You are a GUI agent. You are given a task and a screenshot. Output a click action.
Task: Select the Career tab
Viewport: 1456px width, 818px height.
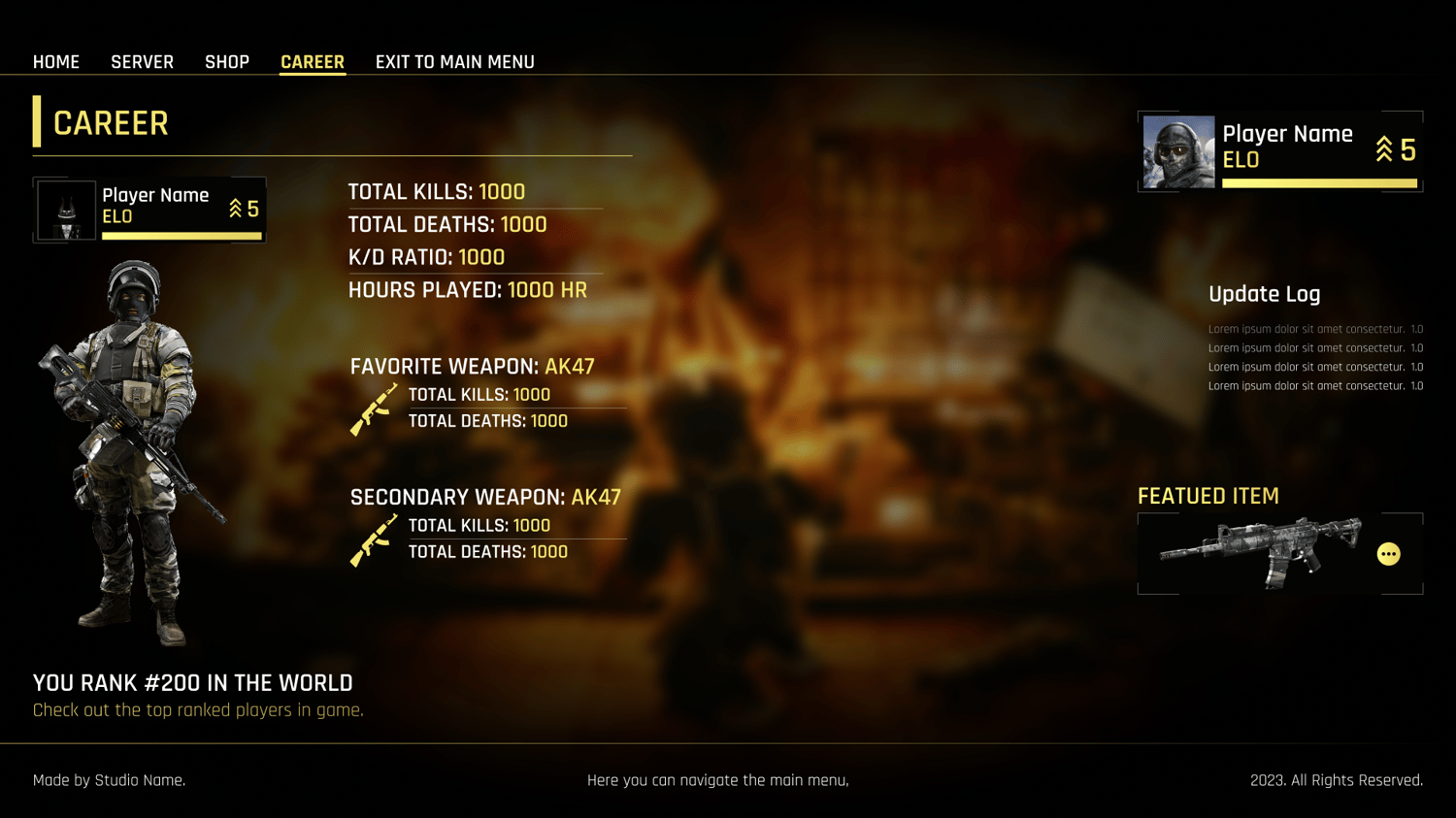pos(313,62)
